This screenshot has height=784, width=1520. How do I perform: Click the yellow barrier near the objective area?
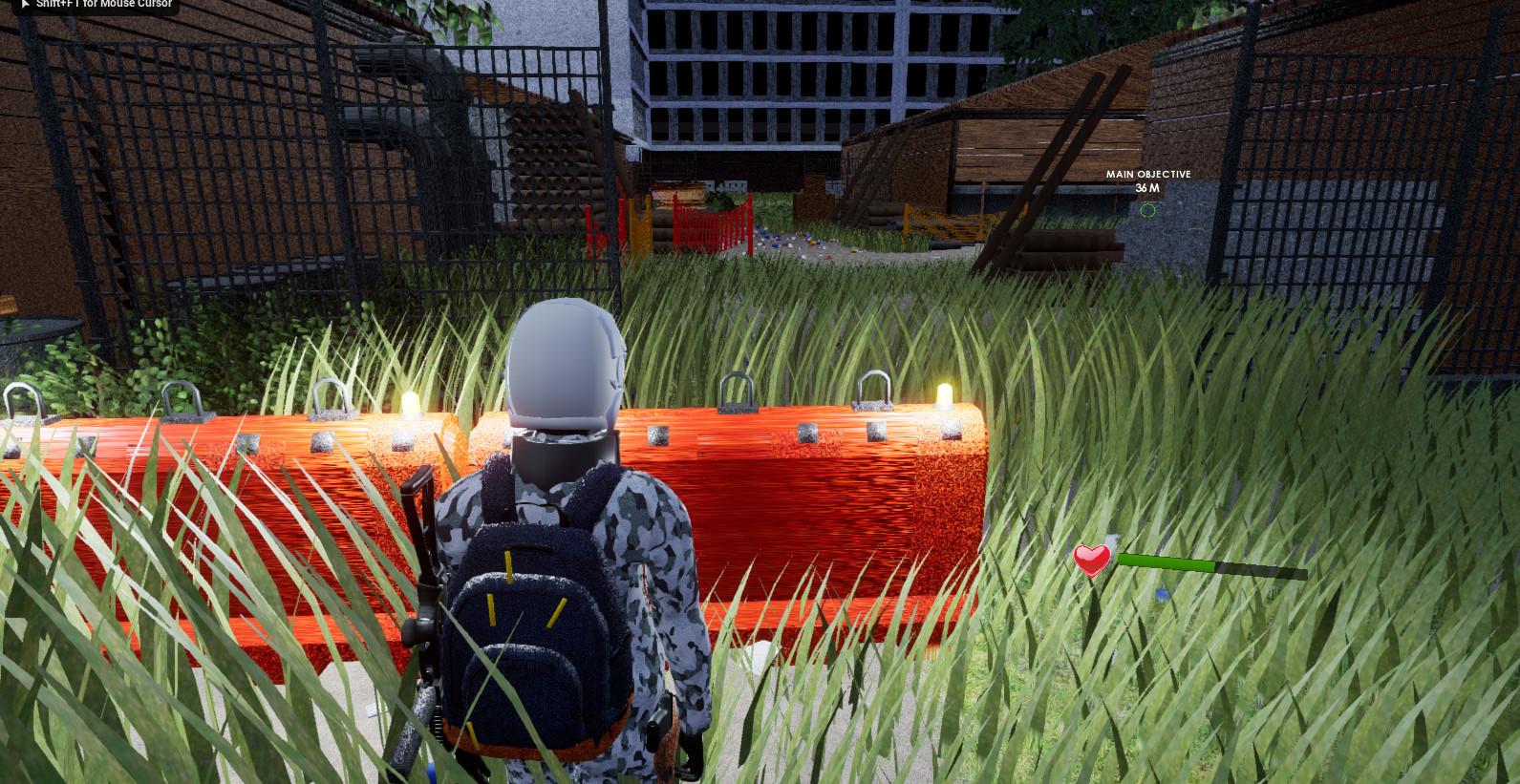coord(946,222)
